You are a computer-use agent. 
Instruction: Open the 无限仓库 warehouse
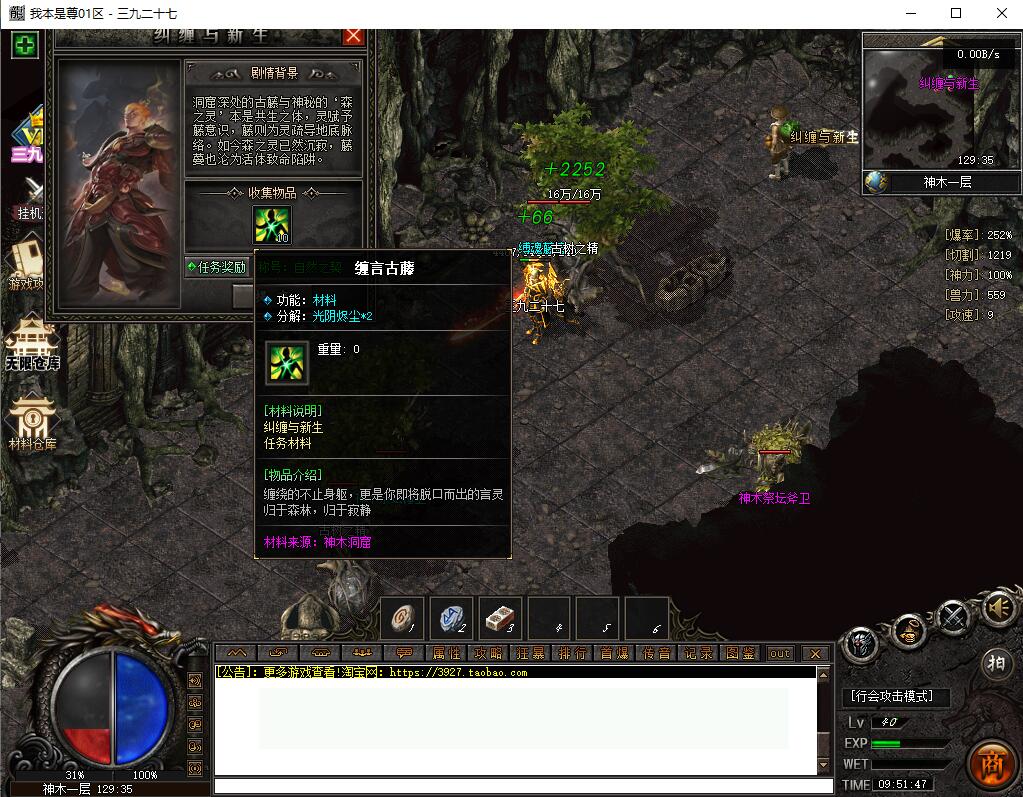coord(33,342)
